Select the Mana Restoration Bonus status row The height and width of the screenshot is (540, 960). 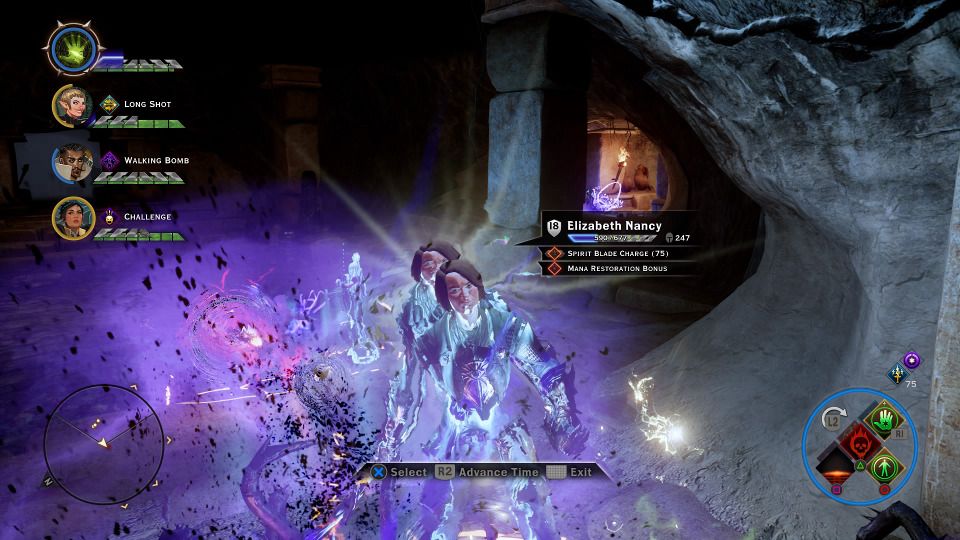tap(618, 268)
